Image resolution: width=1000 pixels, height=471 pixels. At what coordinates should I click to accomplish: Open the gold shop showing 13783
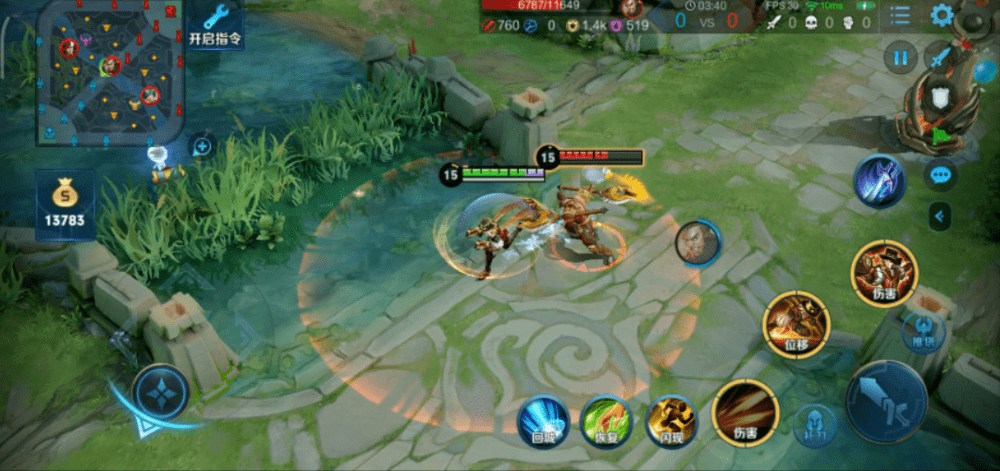coord(66,204)
